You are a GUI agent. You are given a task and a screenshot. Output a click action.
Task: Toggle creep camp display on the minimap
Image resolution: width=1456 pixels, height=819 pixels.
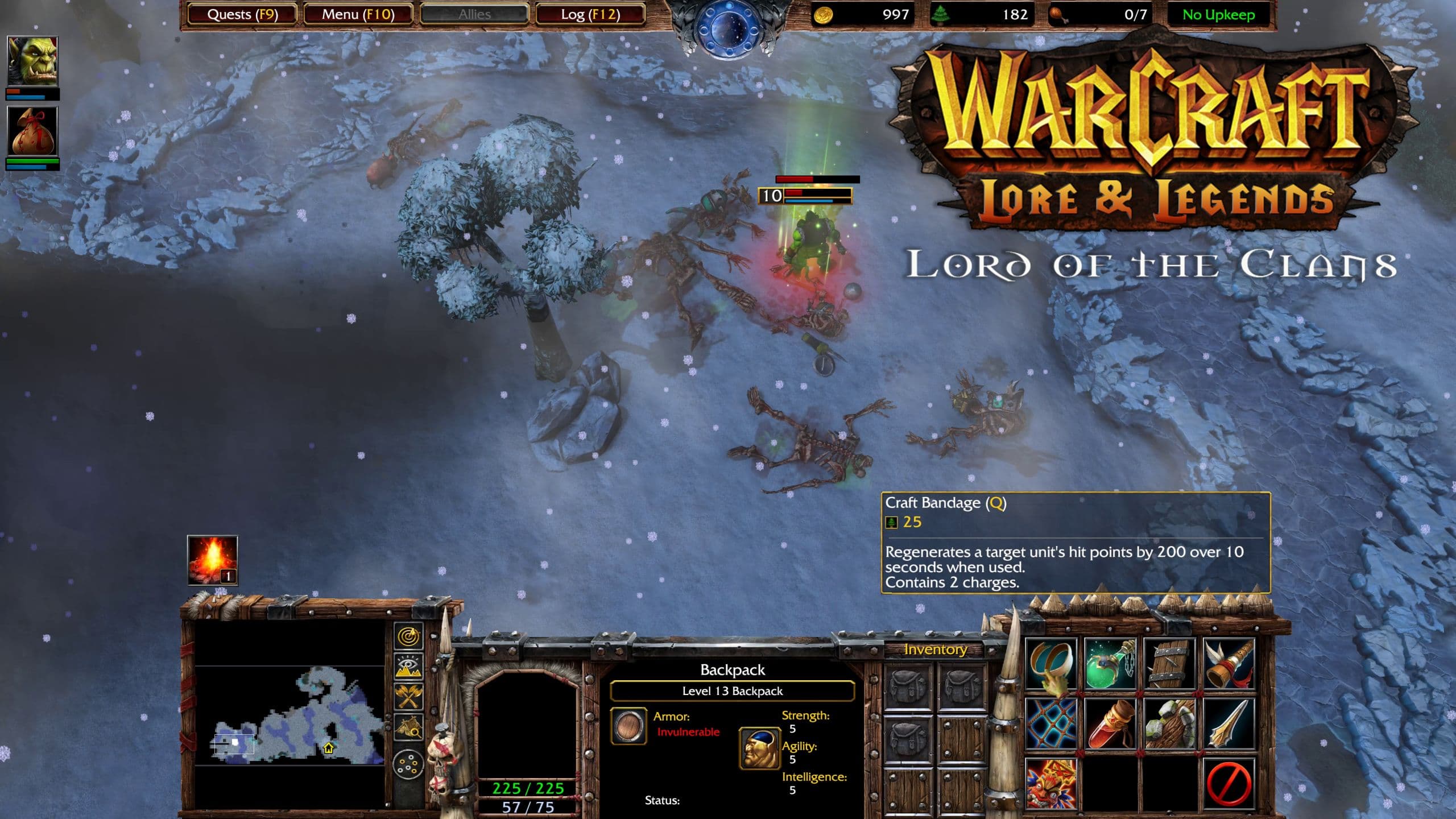[409, 726]
